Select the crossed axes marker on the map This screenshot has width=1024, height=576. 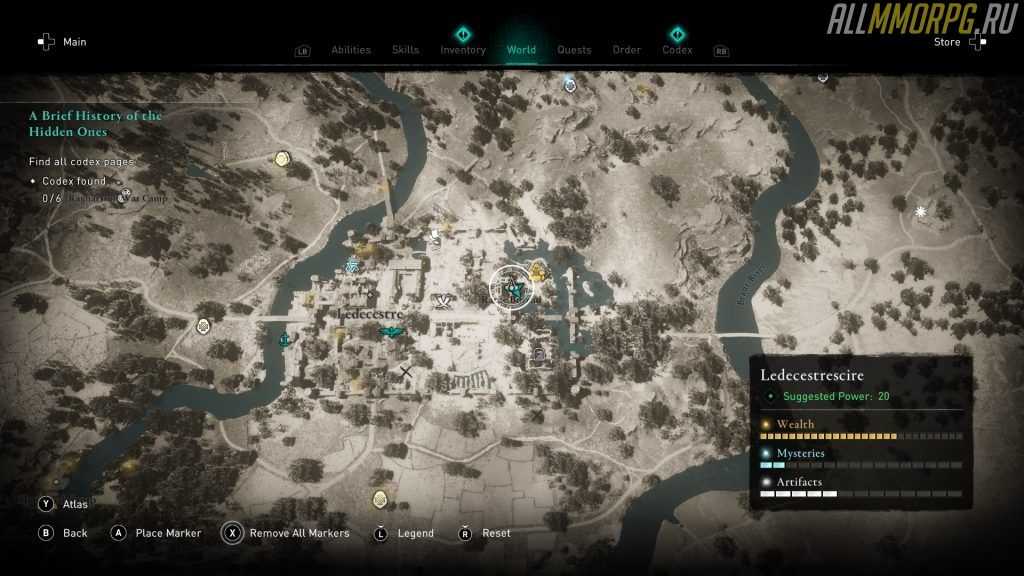[442, 300]
